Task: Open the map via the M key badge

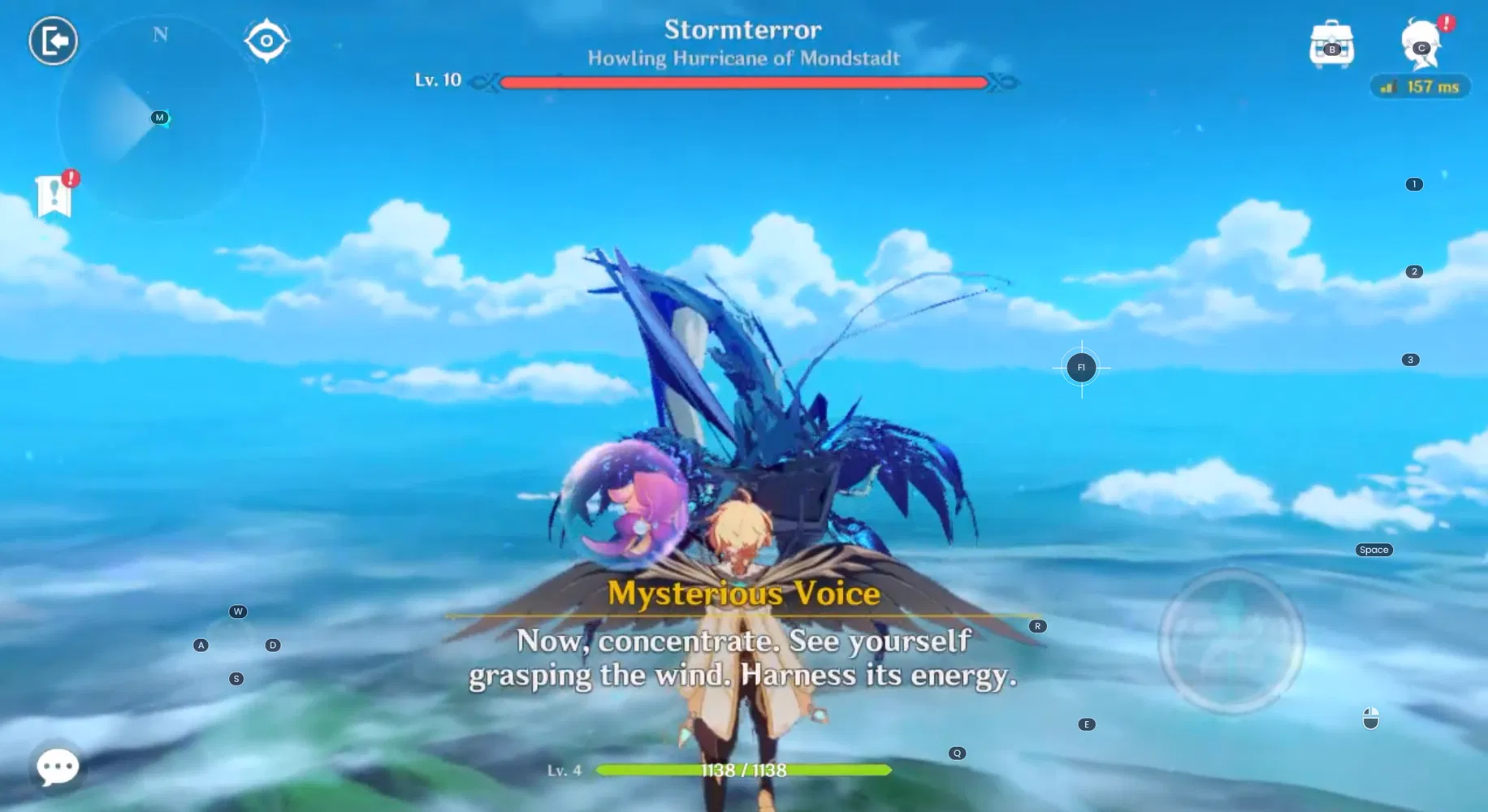Action: (159, 116)
